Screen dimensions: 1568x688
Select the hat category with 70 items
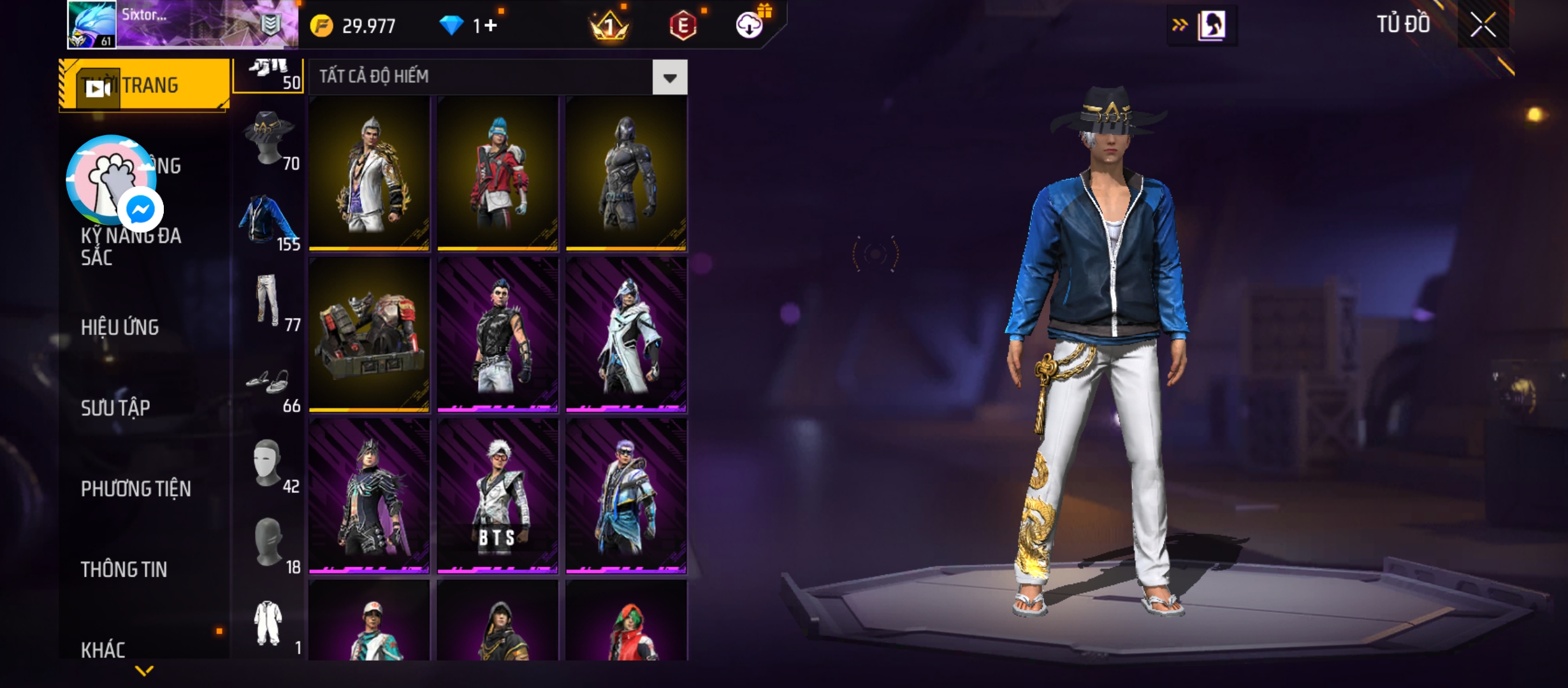click(270, 140)
